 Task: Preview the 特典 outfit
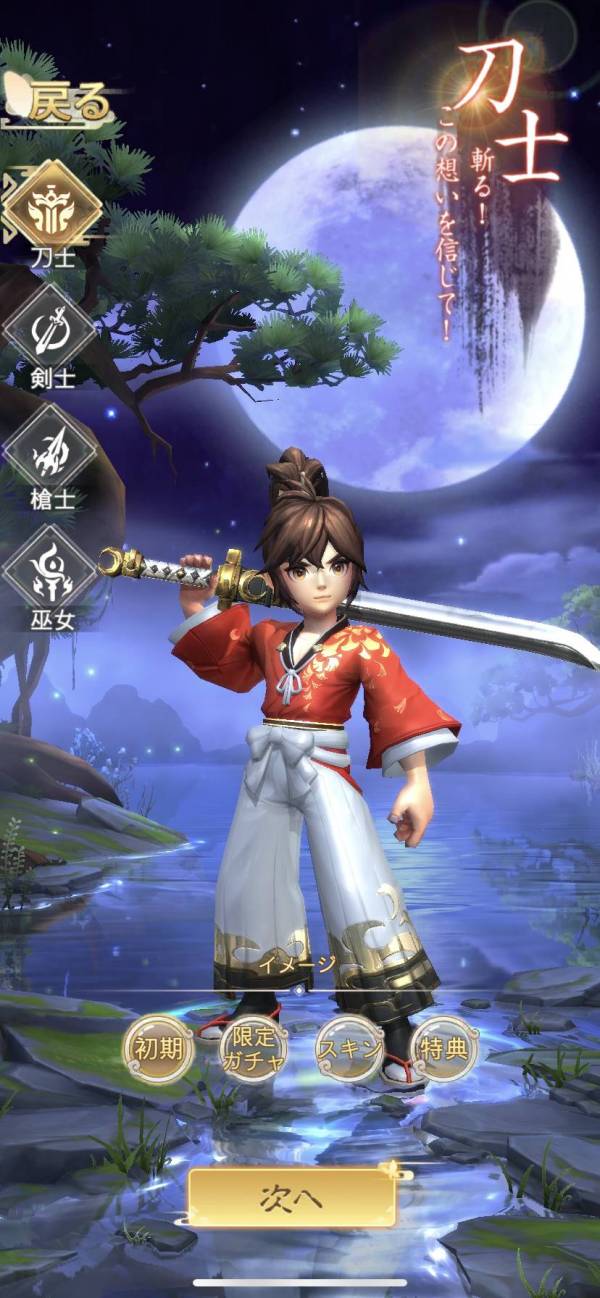point(444,1049)
